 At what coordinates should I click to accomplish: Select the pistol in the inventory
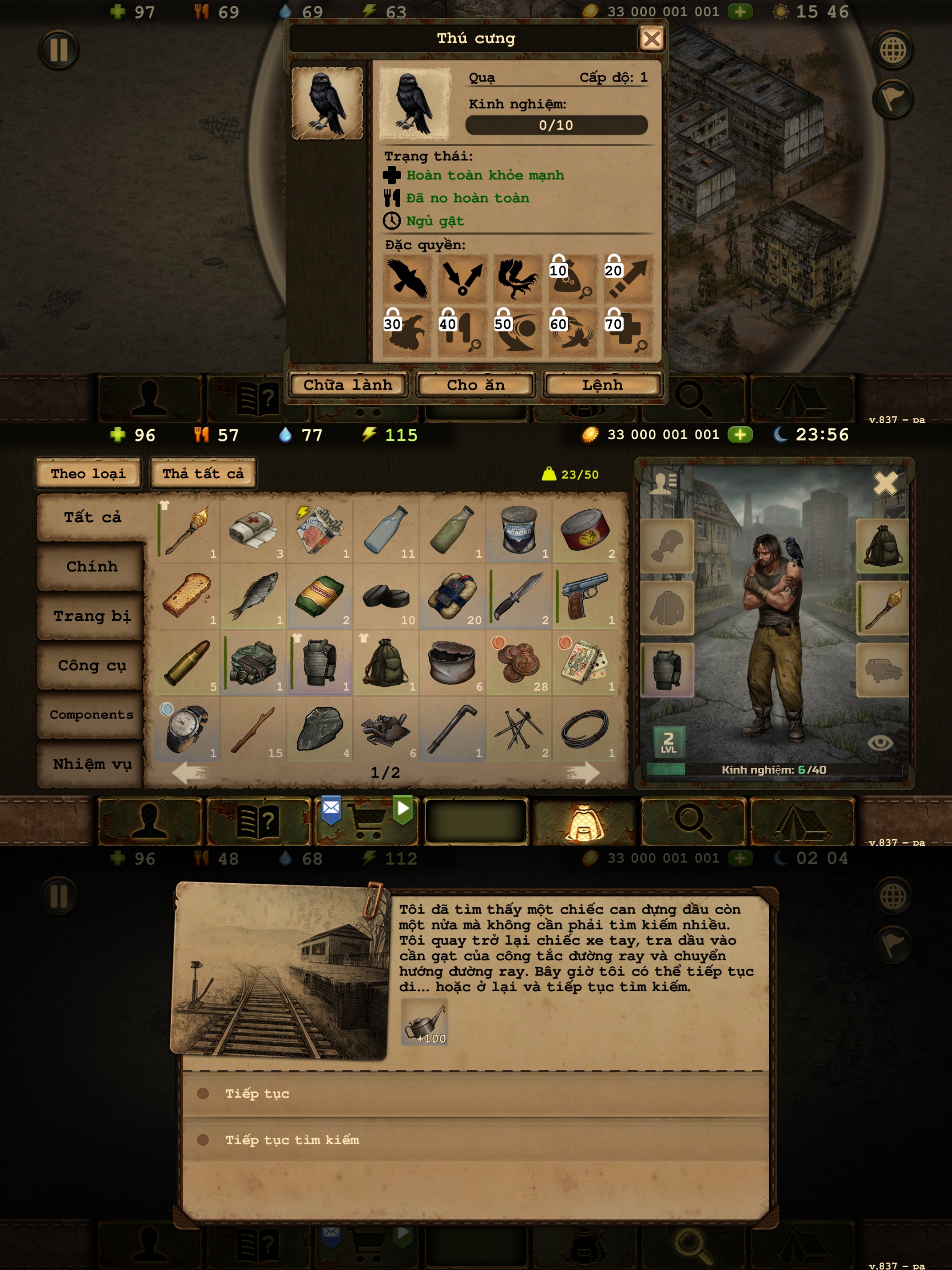tap(585, 596)
